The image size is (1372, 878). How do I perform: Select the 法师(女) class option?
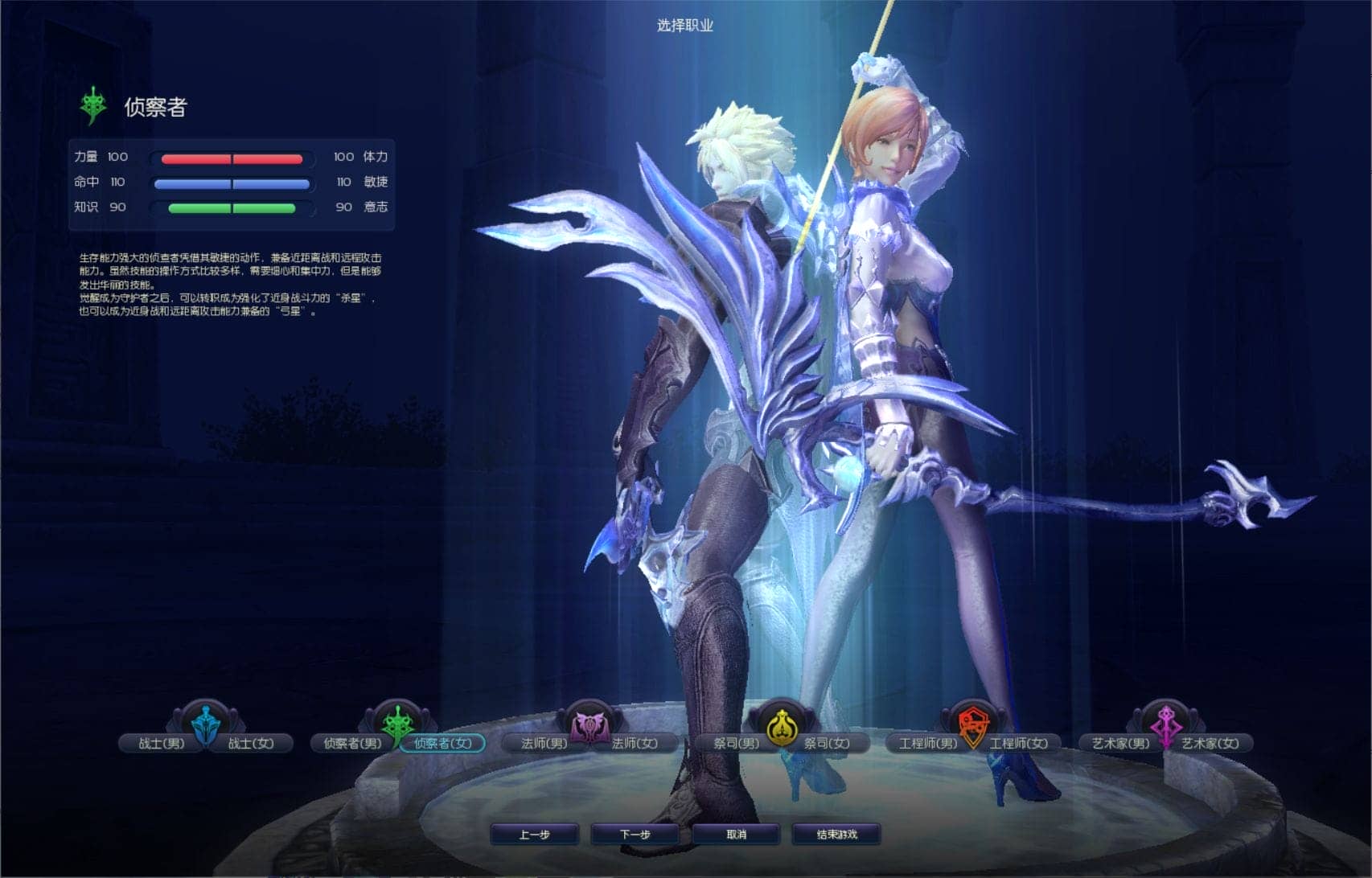click(x=635, y=744)
